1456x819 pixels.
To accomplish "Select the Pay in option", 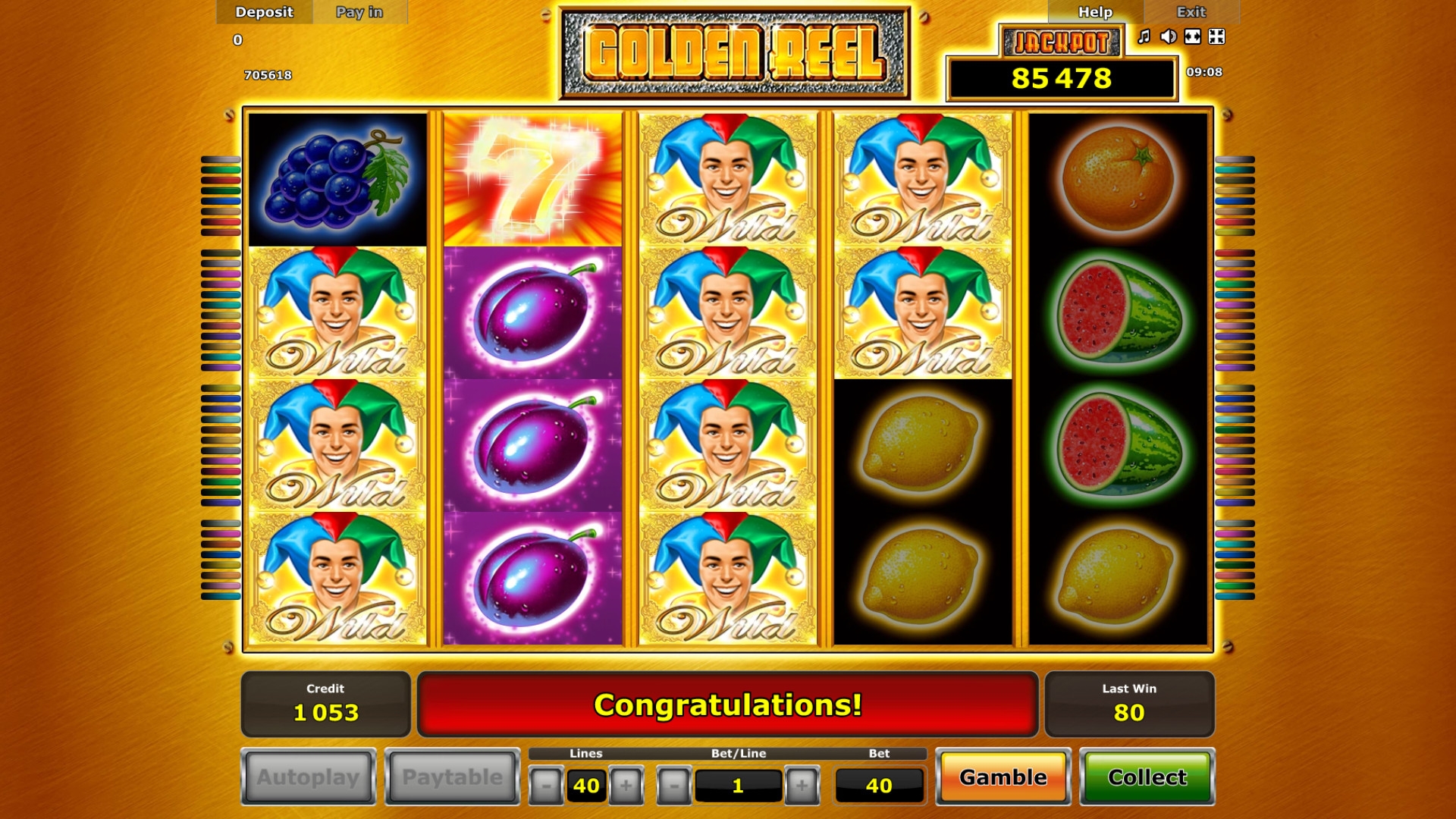I will [x=359, y=12].
